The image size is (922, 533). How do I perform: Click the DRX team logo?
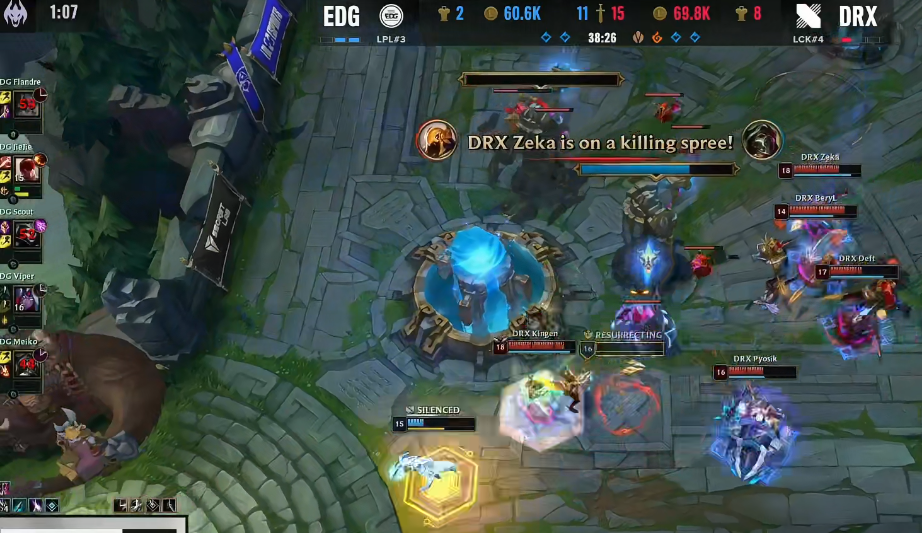(810, 16)
